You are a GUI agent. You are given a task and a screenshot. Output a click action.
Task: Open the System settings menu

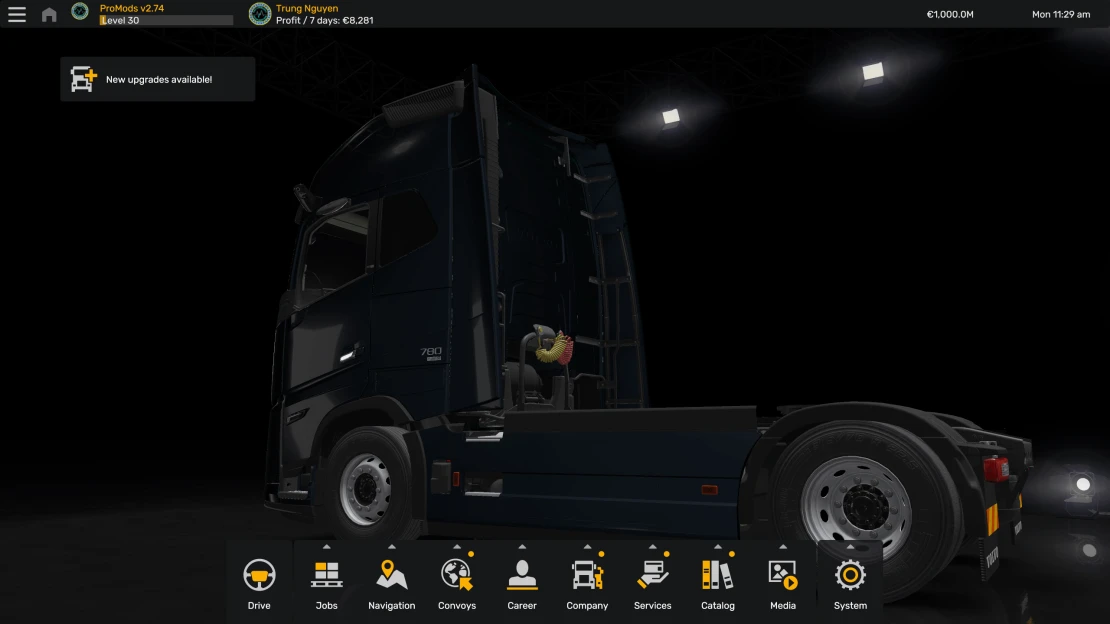point(850,582)
